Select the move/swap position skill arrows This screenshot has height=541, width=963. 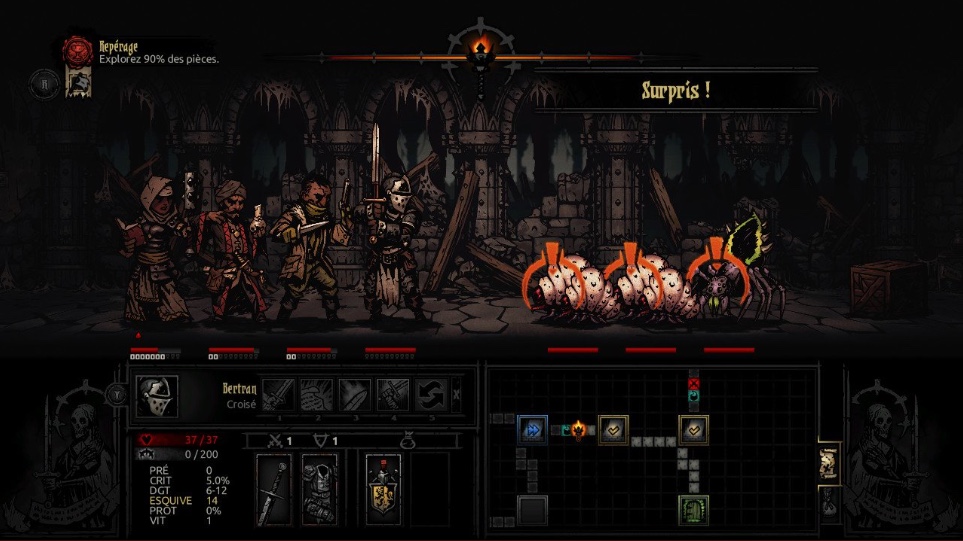point(430,394)
